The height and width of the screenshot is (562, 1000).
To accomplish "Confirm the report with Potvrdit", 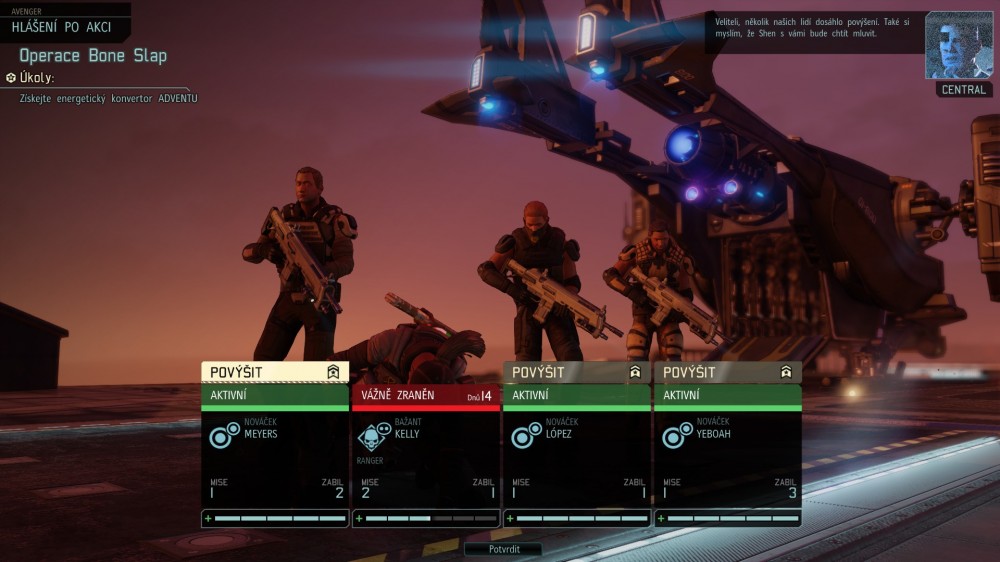I will point(503,549).
